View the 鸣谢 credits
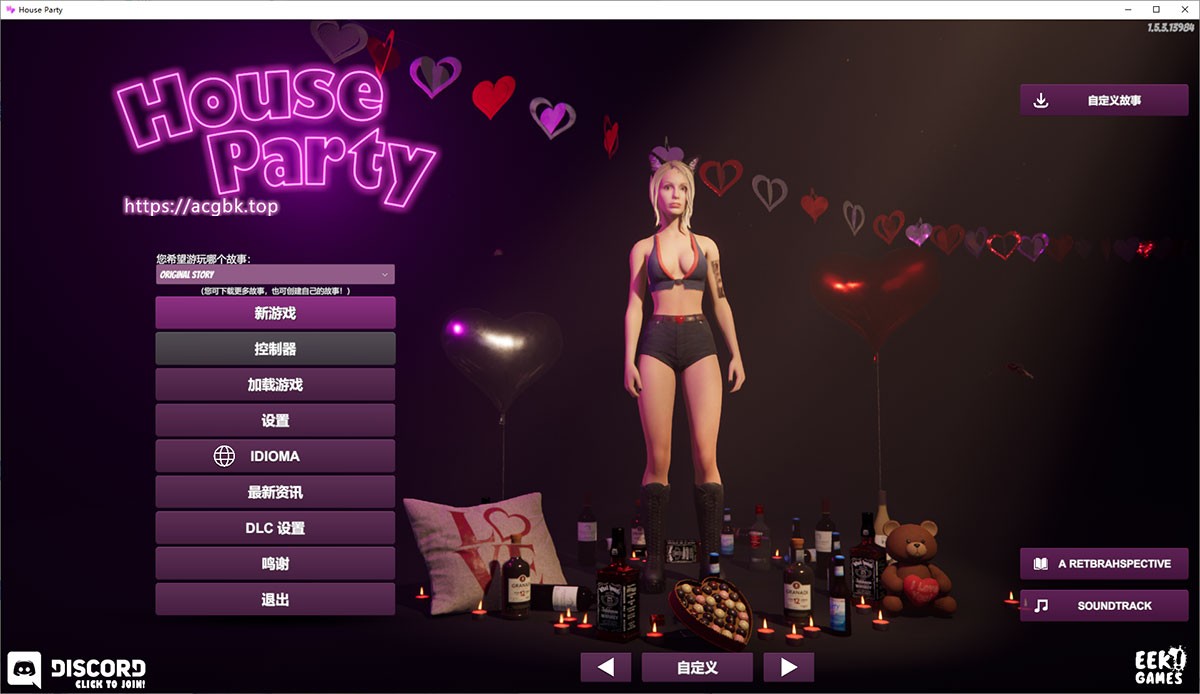1200x694 pixels. pyautogui.click(x=275, y=564)
